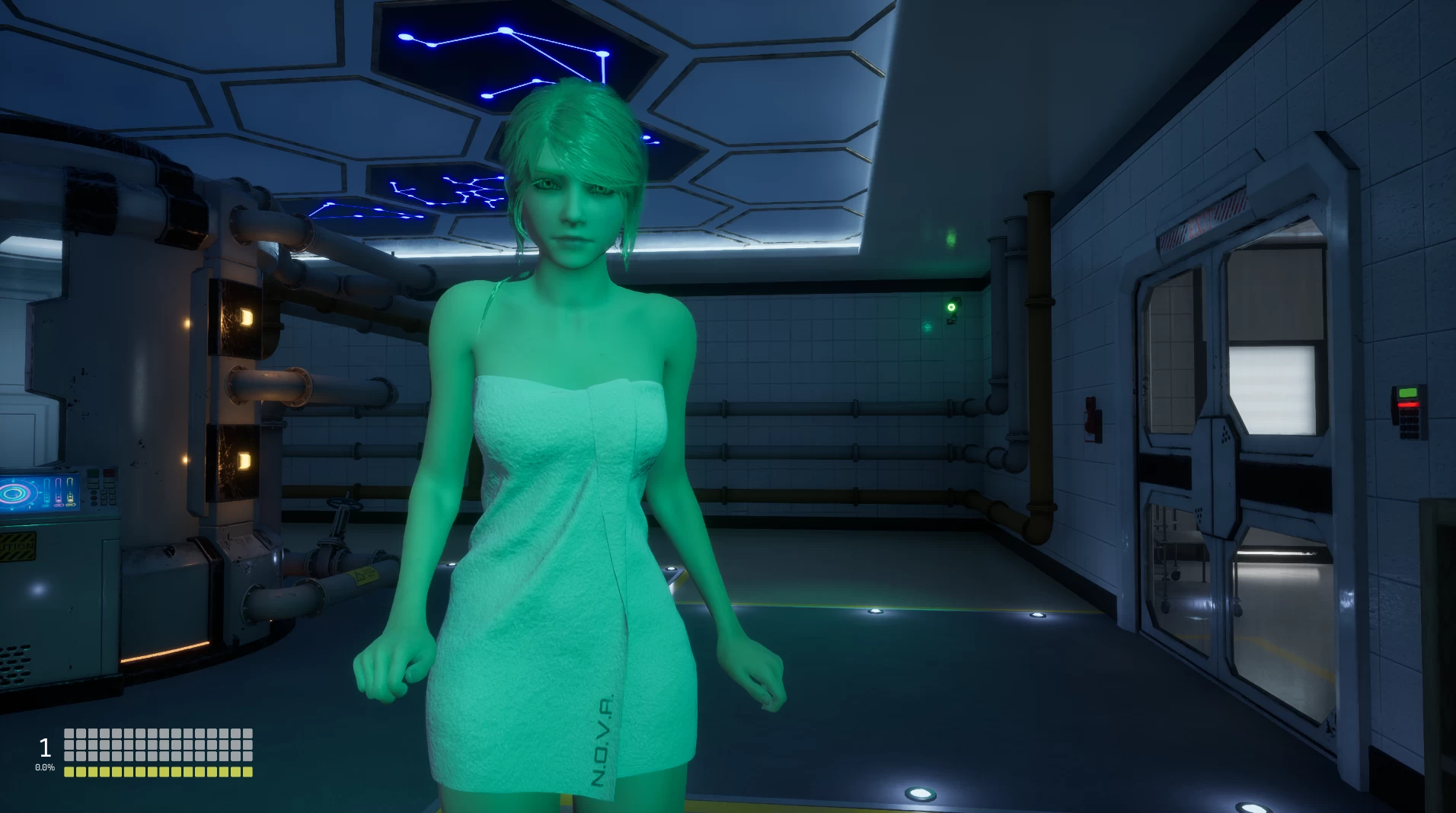Click the cyan gauge on the control panel screen
Image resolution: width=1456 pixels, height=813 pixels.
[x=46, y=491]
